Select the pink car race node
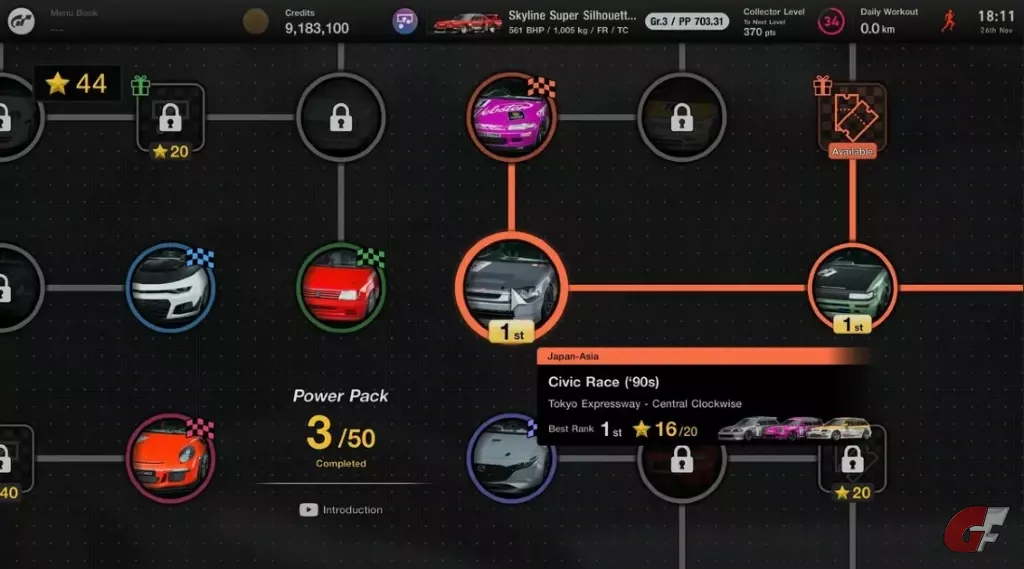 pos(511,118)
